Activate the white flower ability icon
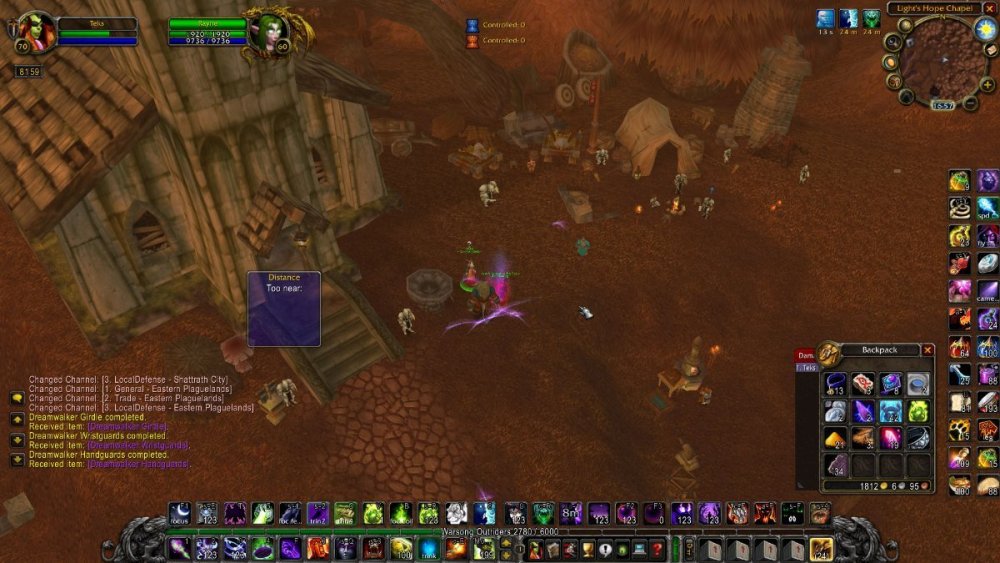The image size is (1000, 563). 456,513
